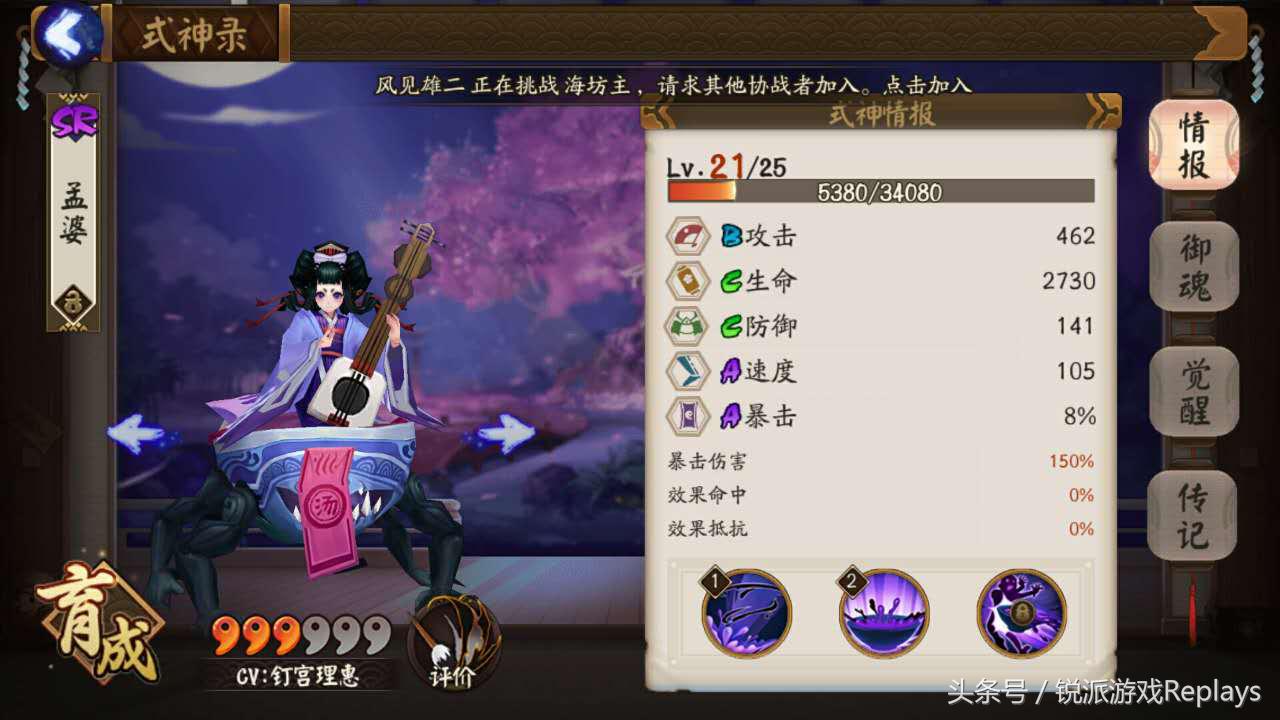Image resolution: width=1280 pixels, height=720 pixels.
Task: Open the third skill icon details
Action: click(1020, 613)
